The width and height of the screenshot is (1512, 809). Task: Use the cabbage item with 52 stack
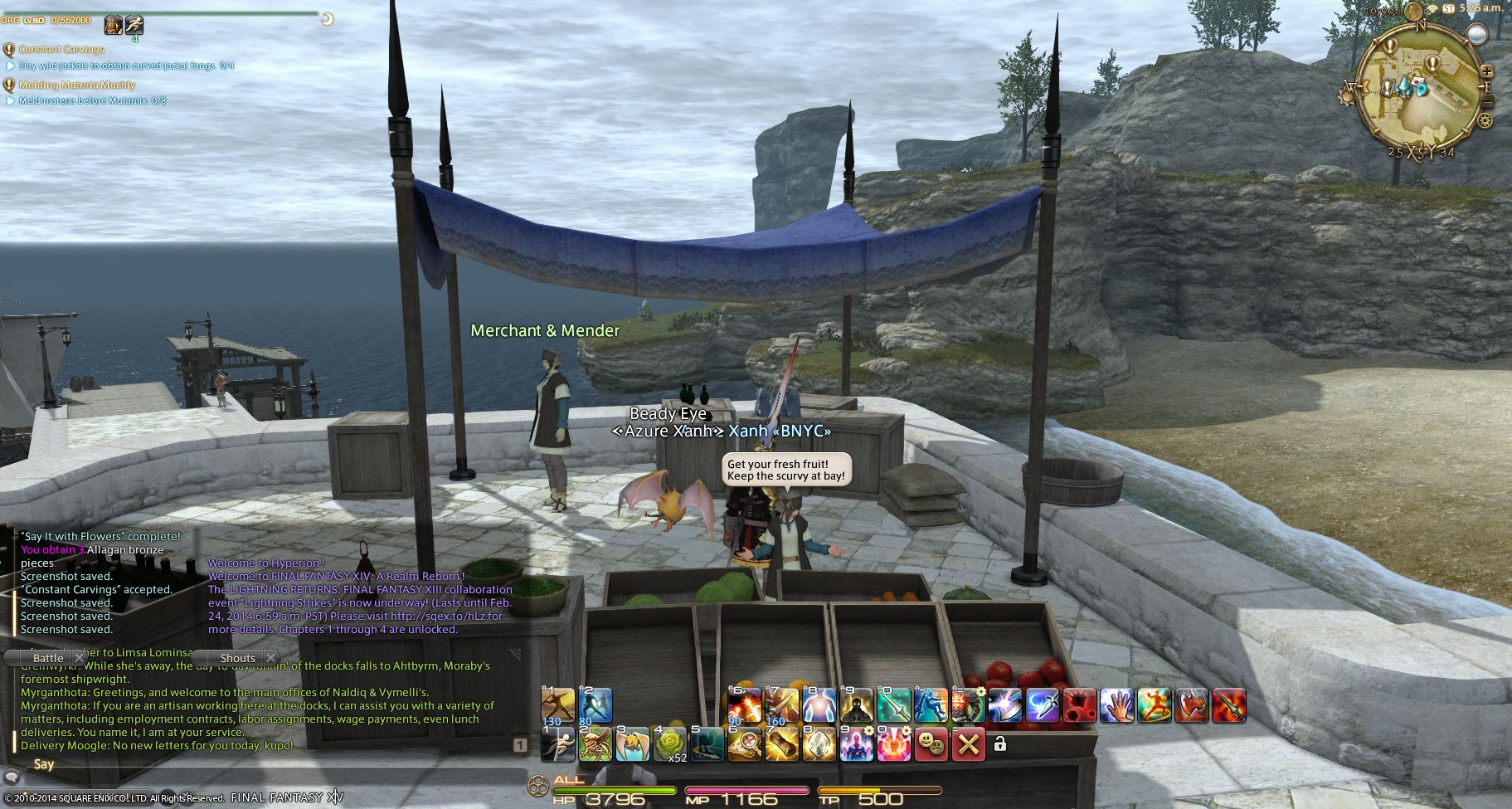[670, 744]
